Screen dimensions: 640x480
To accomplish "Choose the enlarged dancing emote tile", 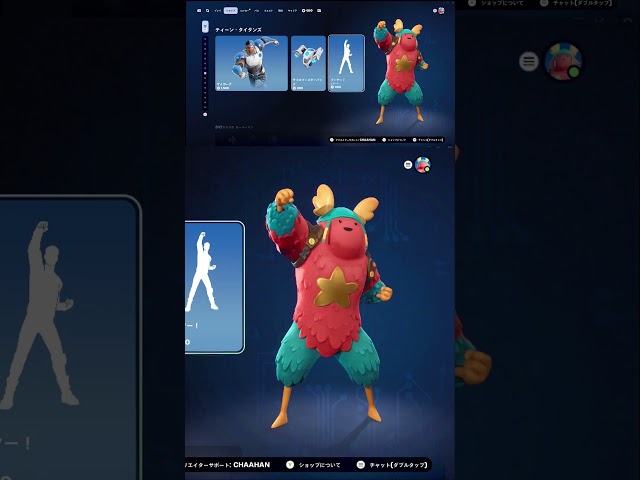I will pos(214,287).
